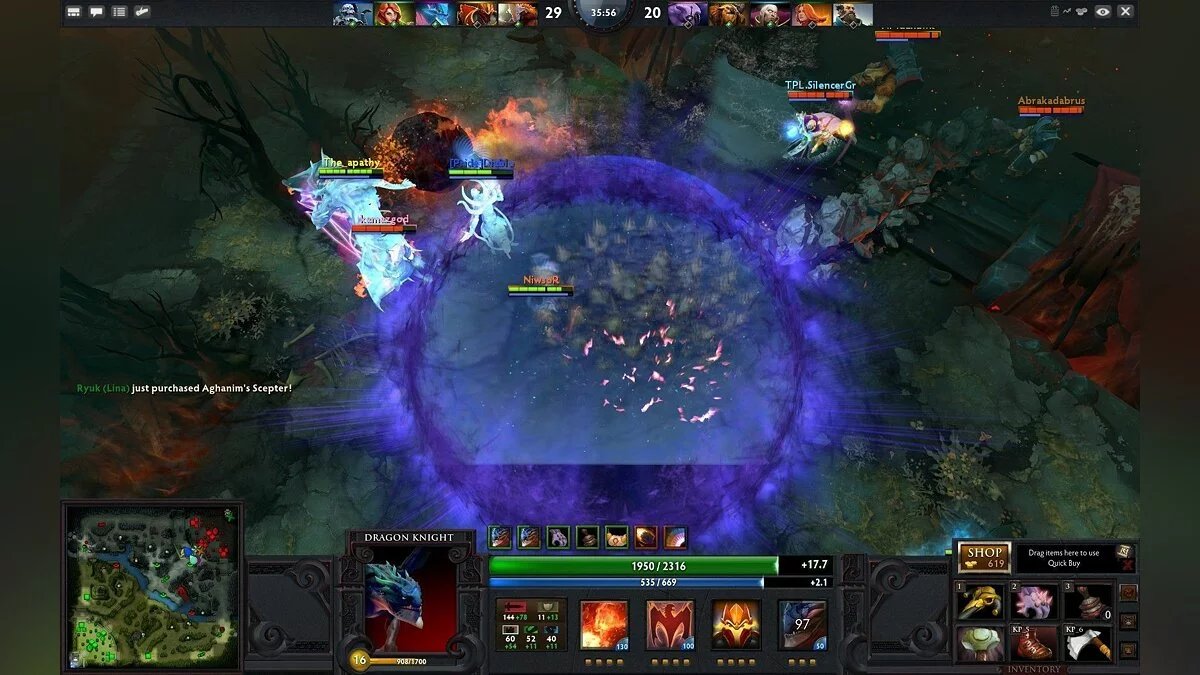
Task: Activate the red boots item
Action: (x=1035, y=643)
